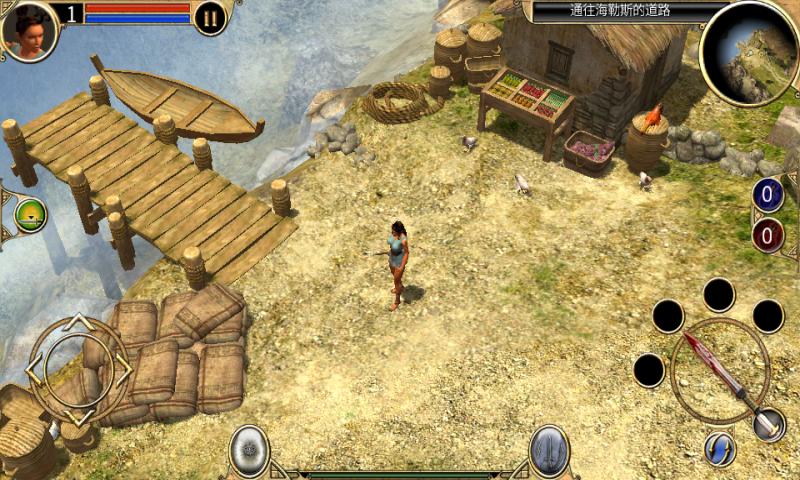
Task: Open the circular minimap
Action: point(749,52)
